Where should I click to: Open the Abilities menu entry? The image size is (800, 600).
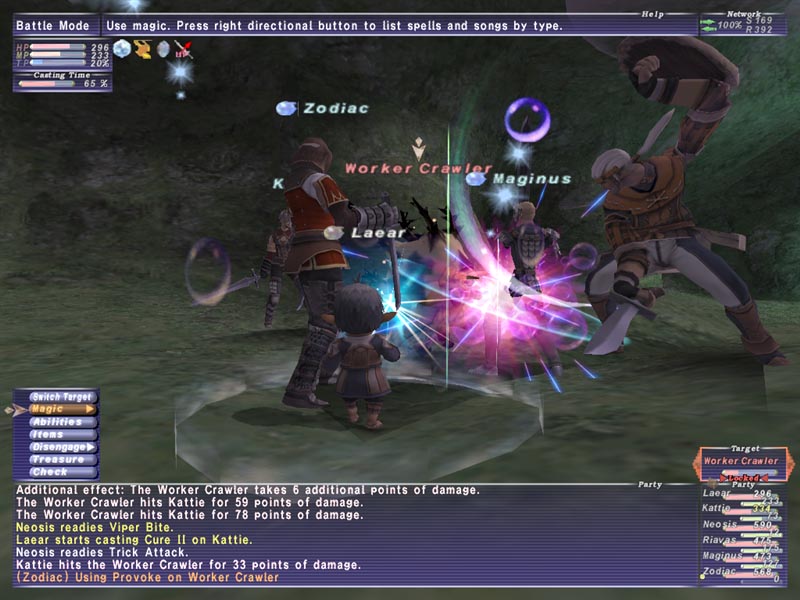tap(62, 422)
